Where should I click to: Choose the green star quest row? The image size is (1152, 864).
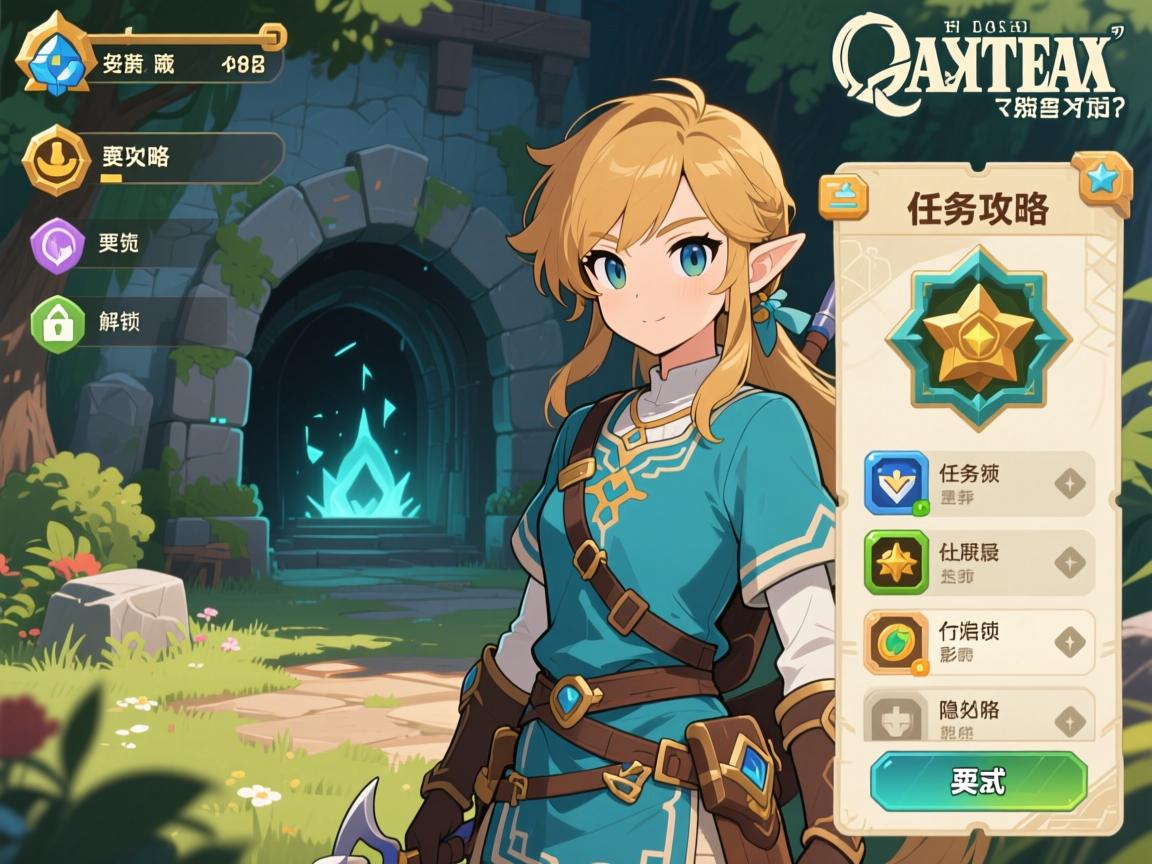(978, 563)
